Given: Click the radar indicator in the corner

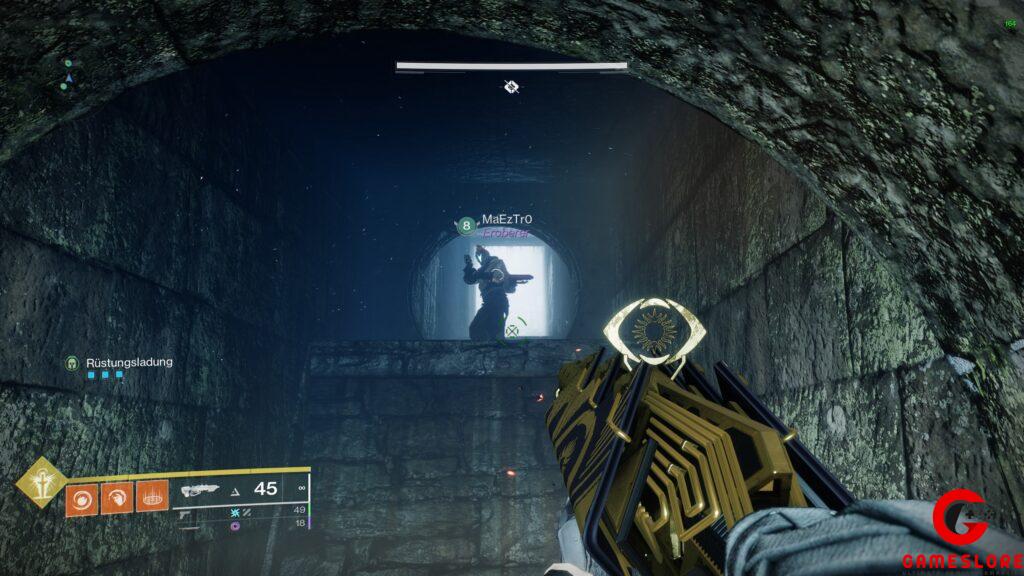Looking at the screenshot, I should 67,75.
